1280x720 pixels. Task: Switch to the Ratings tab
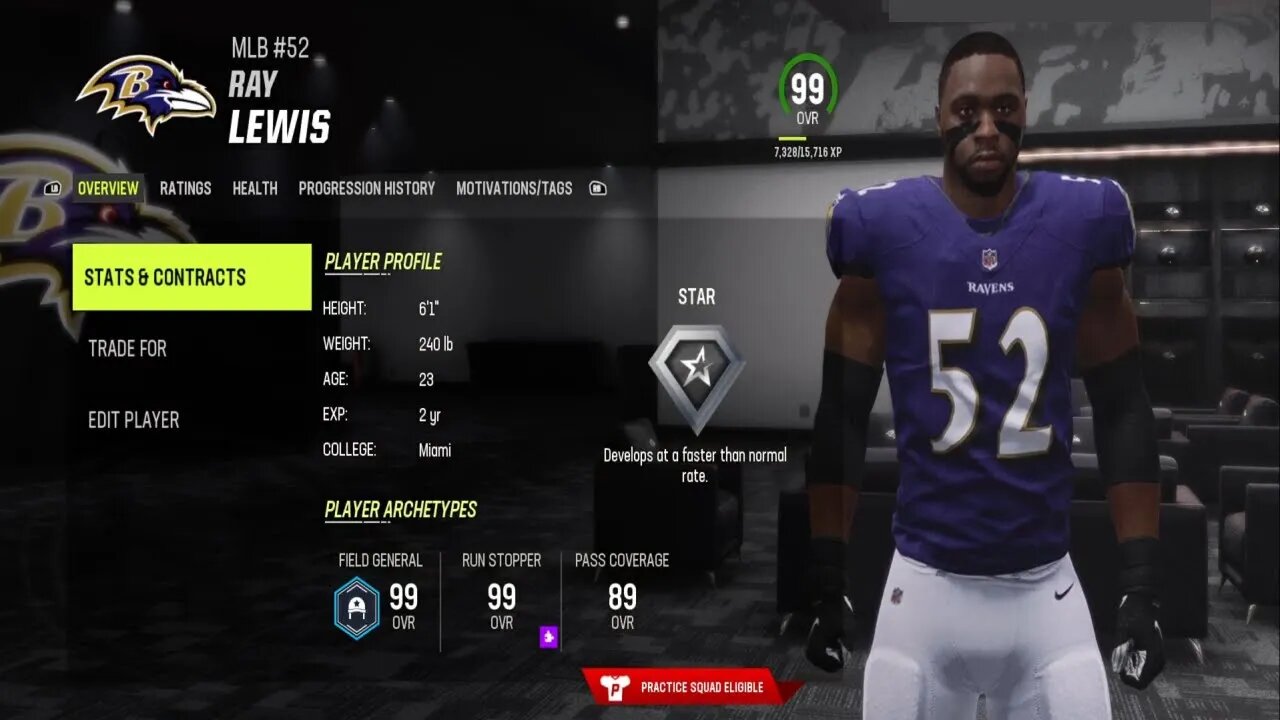(x=186, y=188)
